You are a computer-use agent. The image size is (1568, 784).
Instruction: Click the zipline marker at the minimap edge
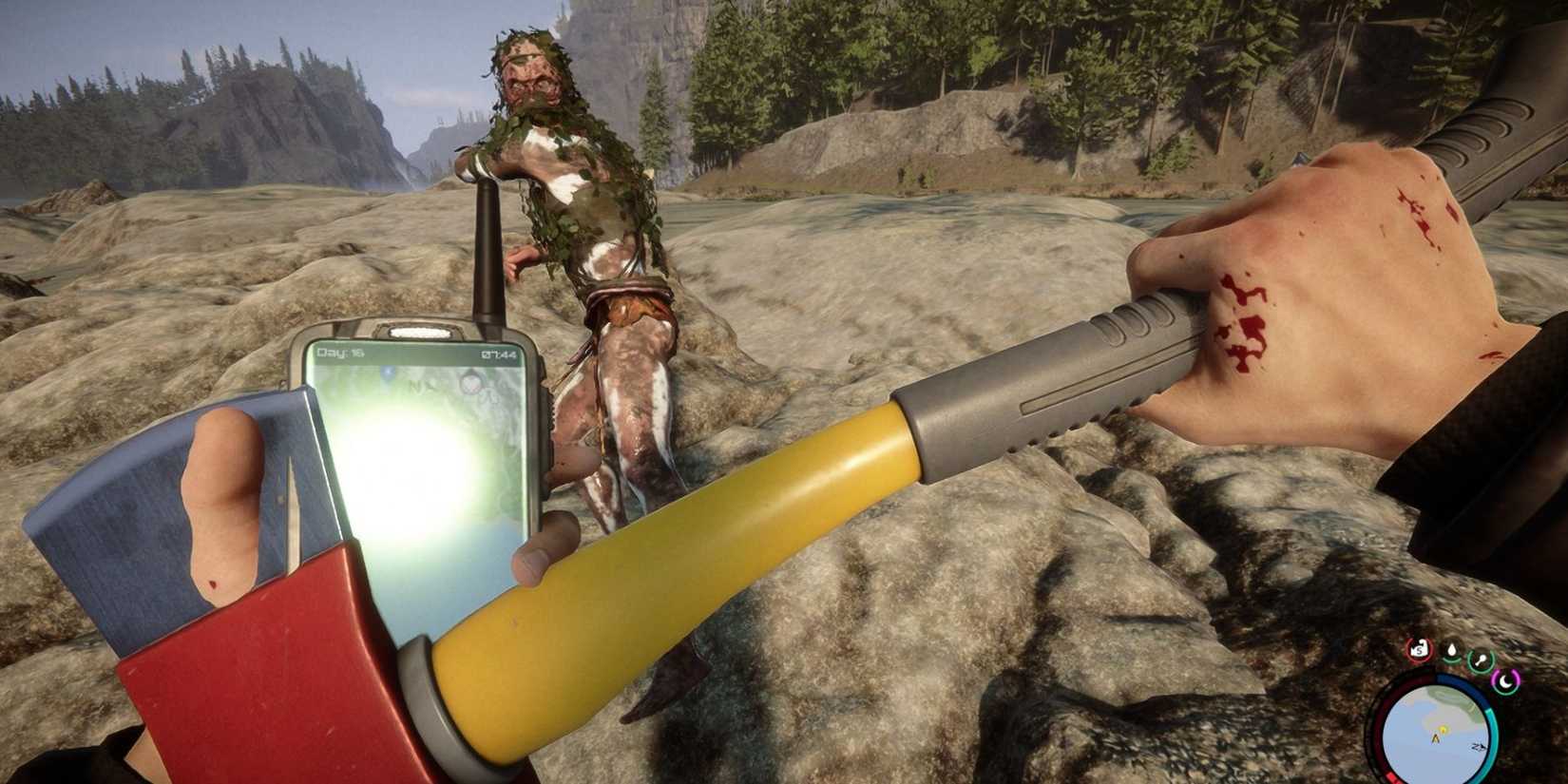coord(1479,747)
